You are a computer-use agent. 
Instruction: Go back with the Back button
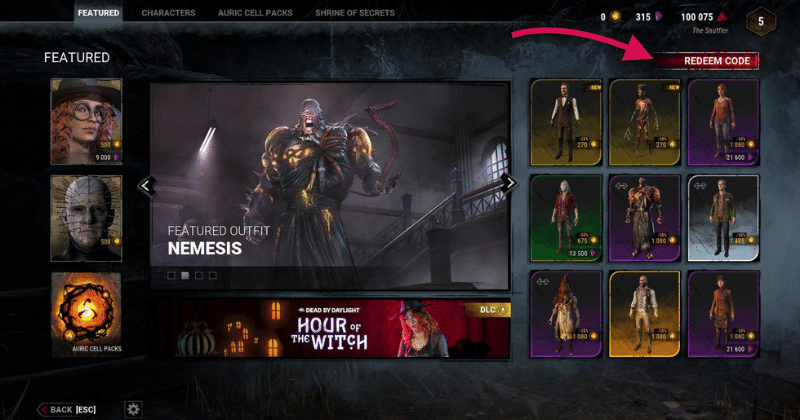point(68,409)
